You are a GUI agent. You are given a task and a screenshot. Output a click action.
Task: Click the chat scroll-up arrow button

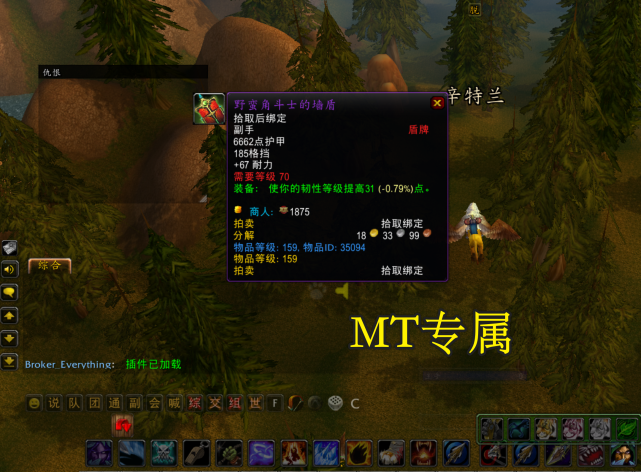point(10,315)
